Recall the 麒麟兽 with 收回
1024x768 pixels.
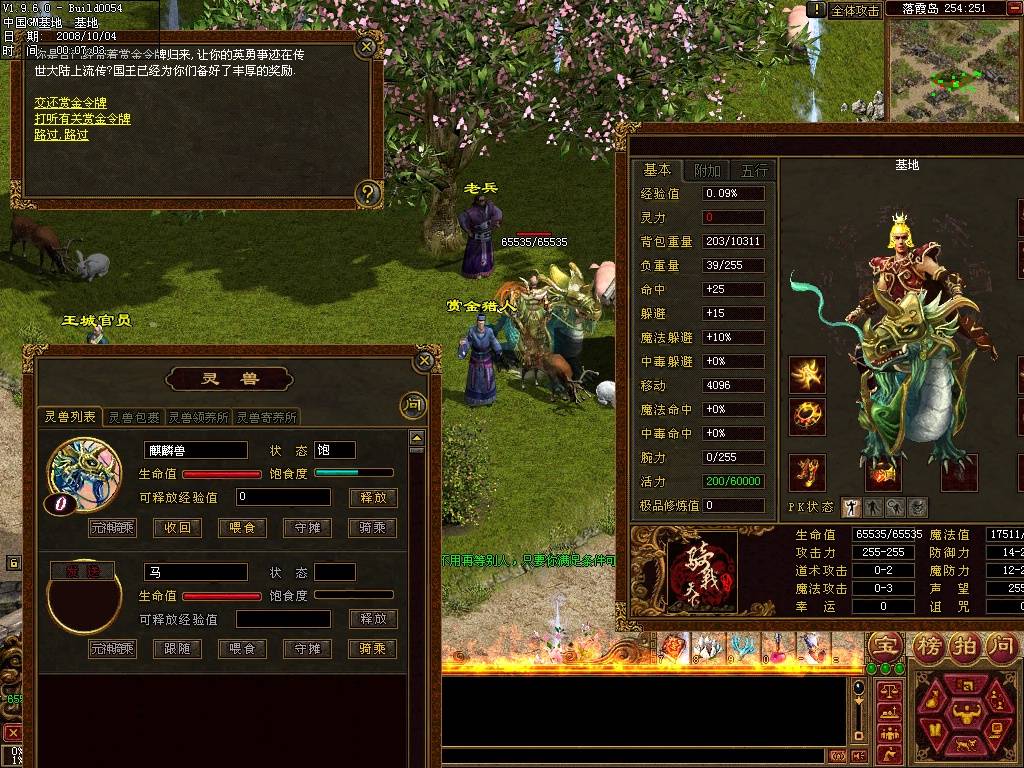[177, 528]
